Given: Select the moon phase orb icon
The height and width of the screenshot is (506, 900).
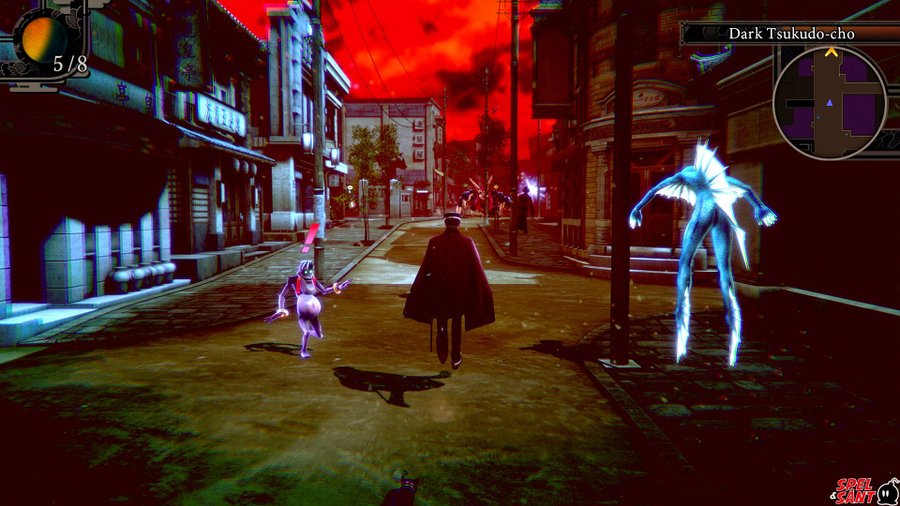Looking at the screenshot, I should pos(46,38).
